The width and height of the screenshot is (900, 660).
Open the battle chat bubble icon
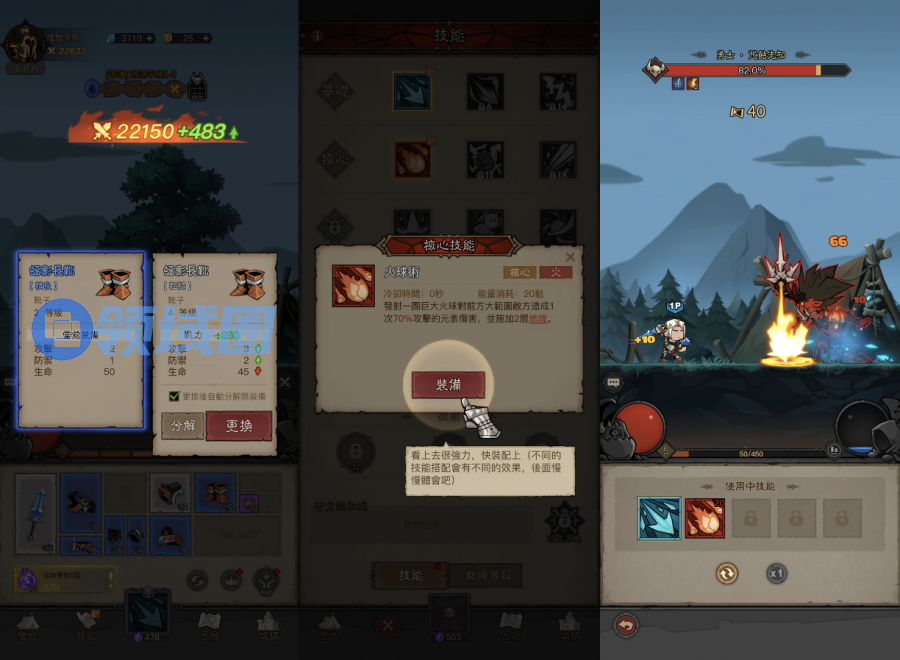click(x=613, y=382)
